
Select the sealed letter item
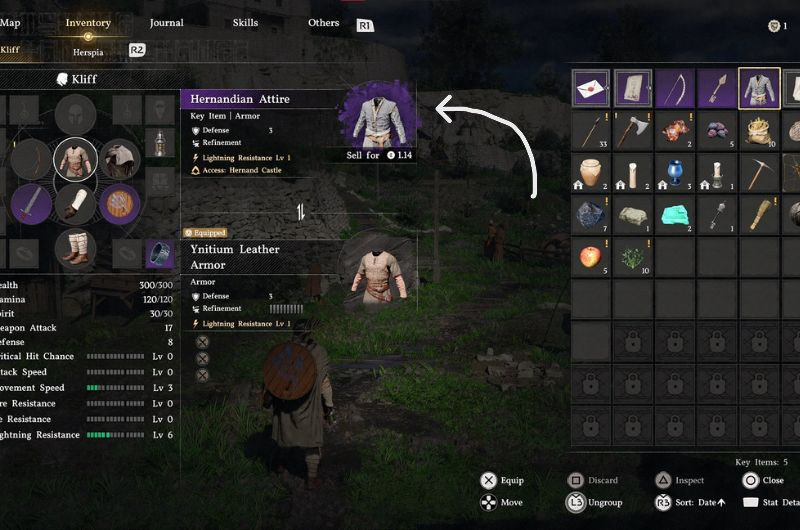[591, 88]
